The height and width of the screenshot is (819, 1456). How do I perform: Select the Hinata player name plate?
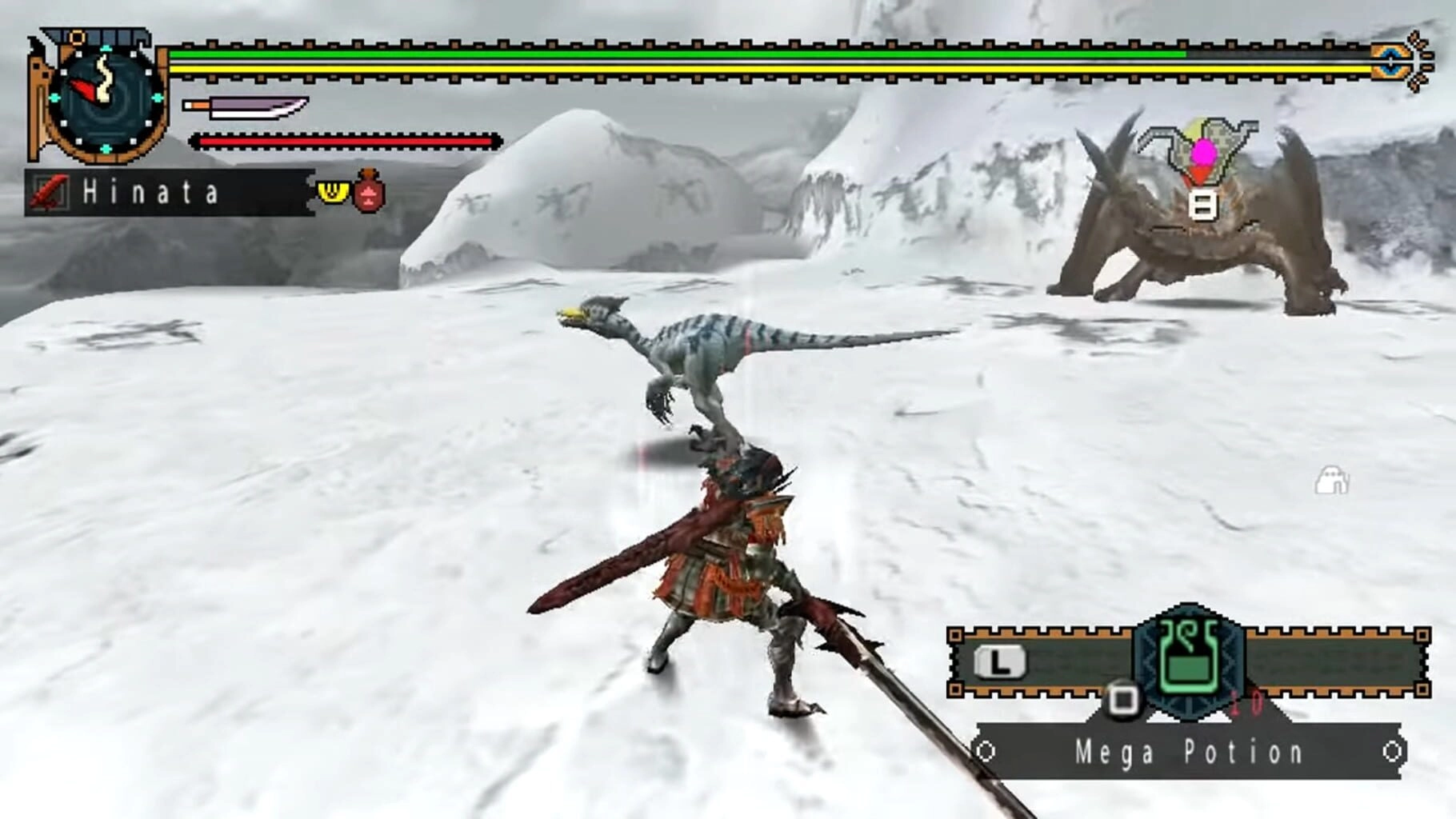pyautogui.click(x=168, y=193)
